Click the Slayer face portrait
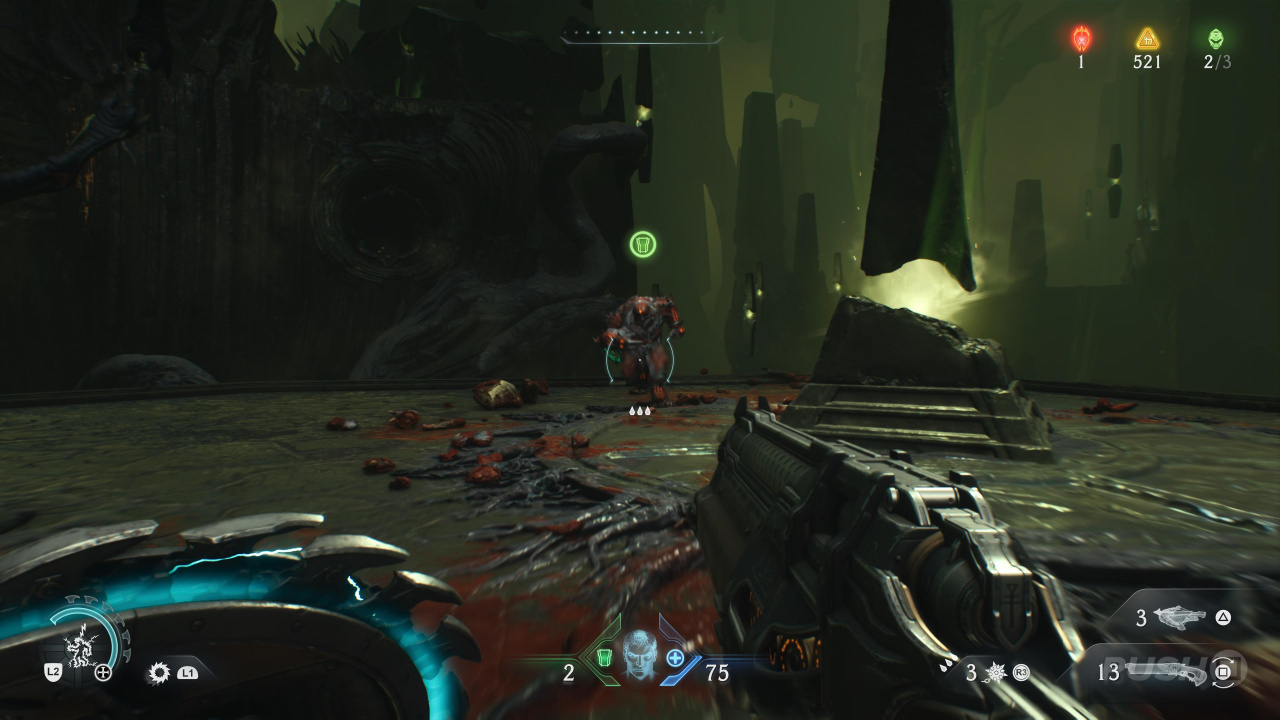Image resolution: width=1280 pixels, height=720 pixels. pos(639,655)
